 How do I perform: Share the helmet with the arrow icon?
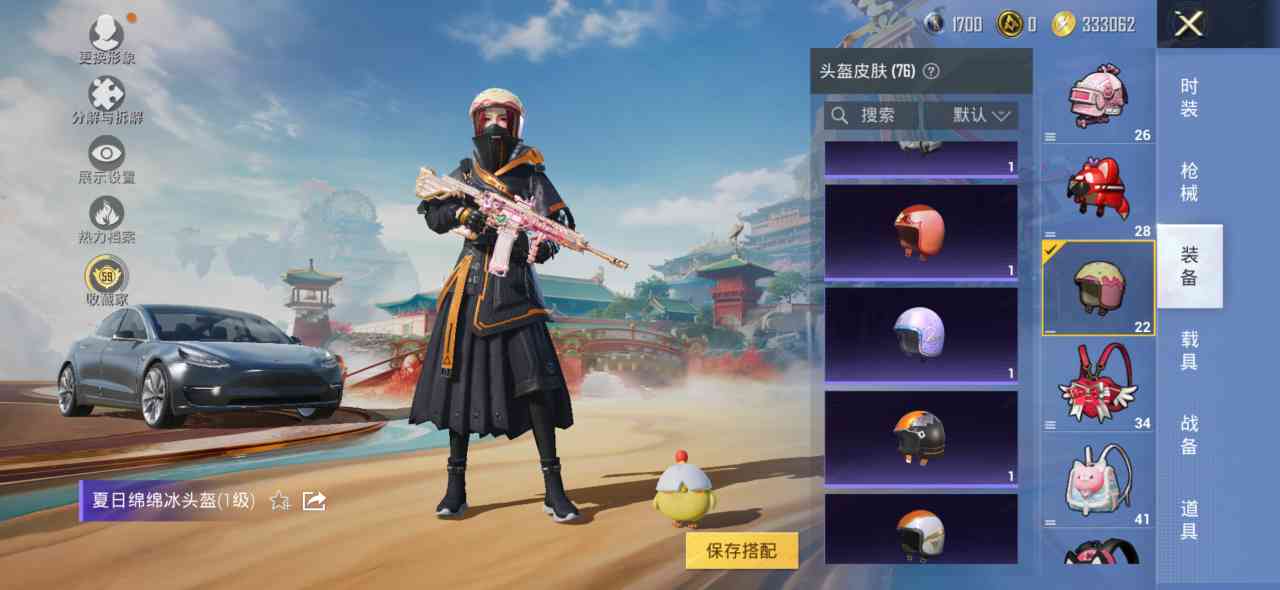[314, 500]
